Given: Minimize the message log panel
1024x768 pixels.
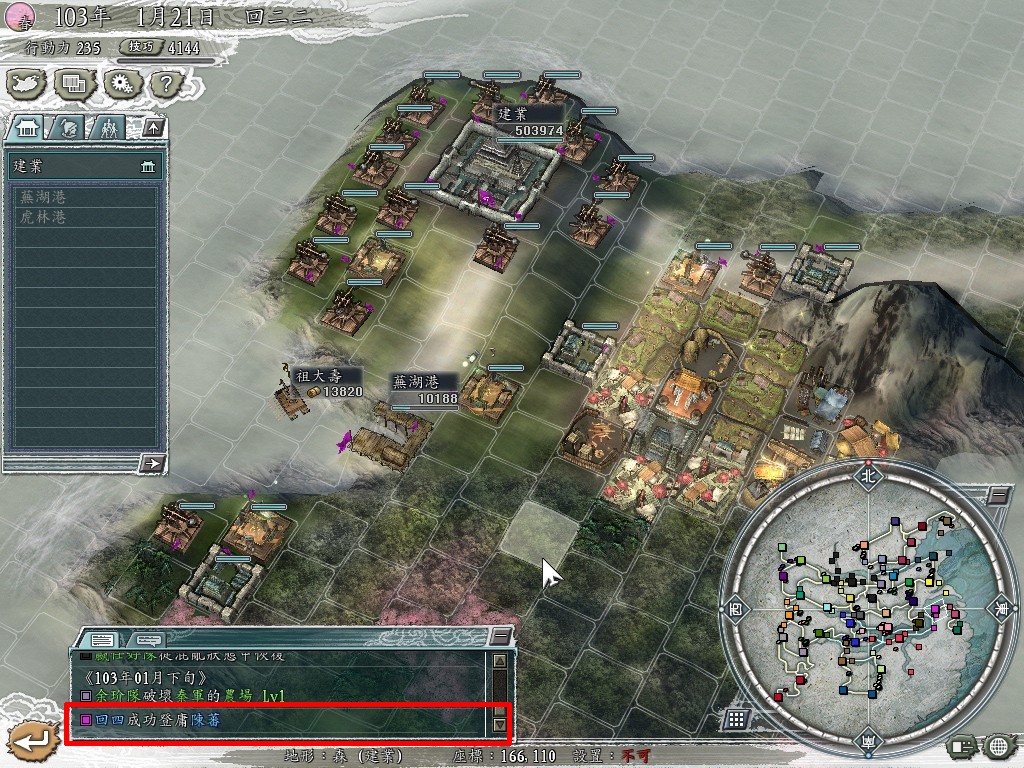Looking at the screenshot, I should pos(499,638).
